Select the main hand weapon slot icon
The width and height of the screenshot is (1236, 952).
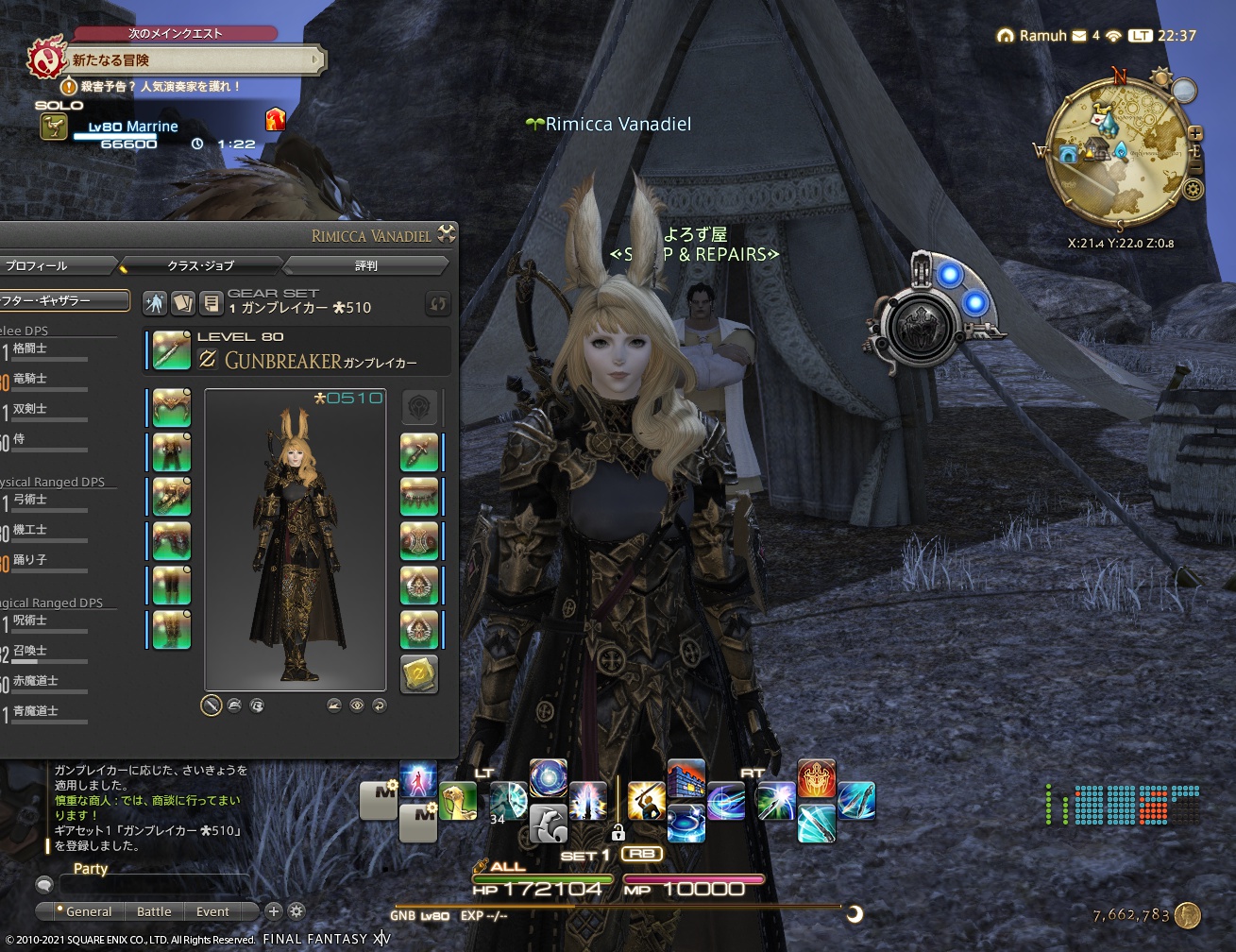coord(171,348)
